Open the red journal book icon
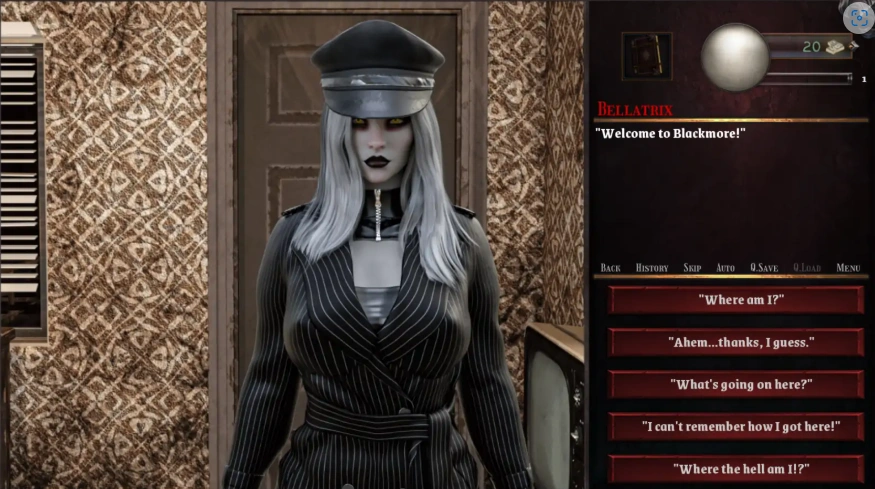This screenshot has width=875, height=489. [647, 55]
